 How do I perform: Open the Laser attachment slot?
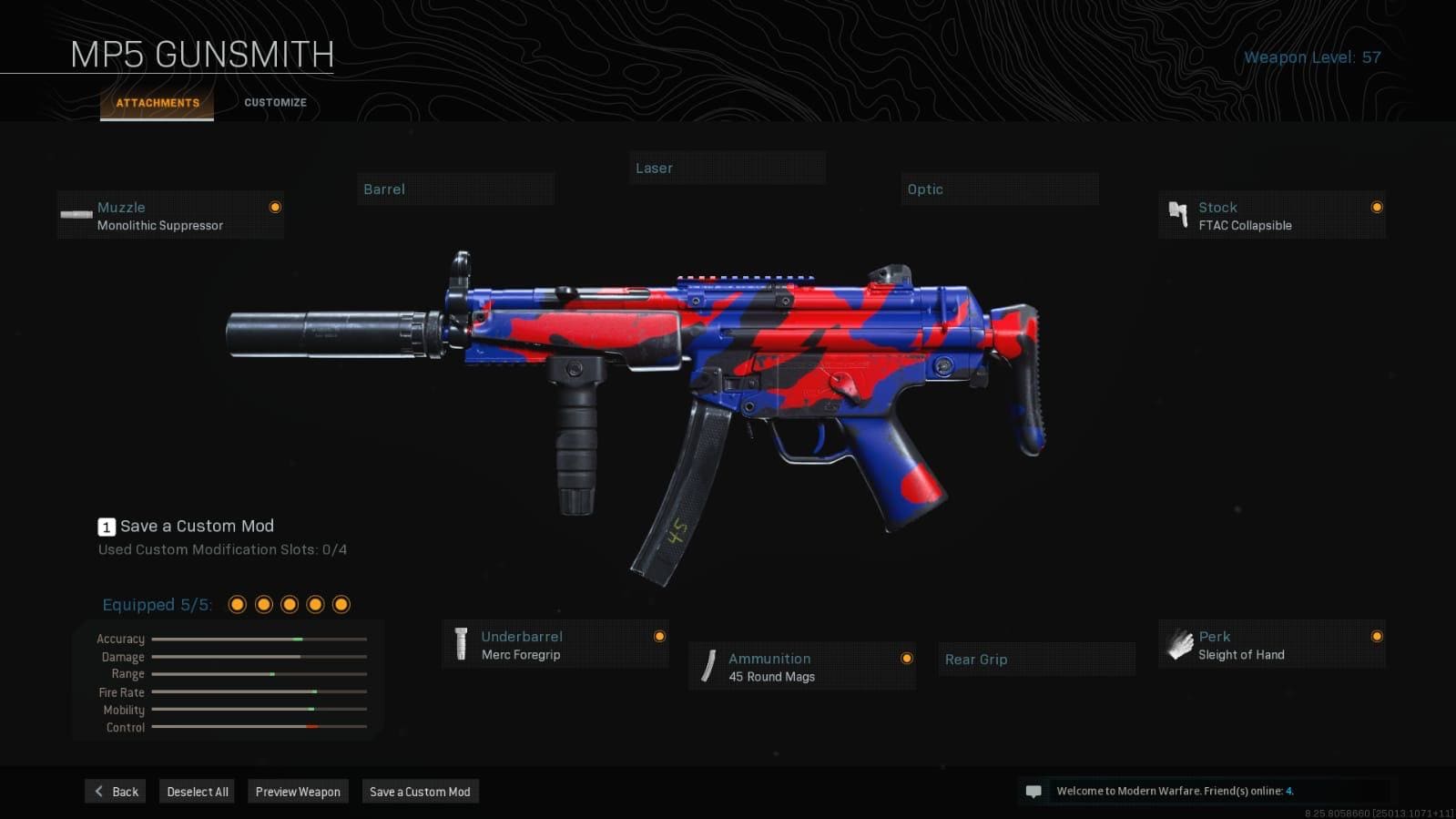pos(728,169)
